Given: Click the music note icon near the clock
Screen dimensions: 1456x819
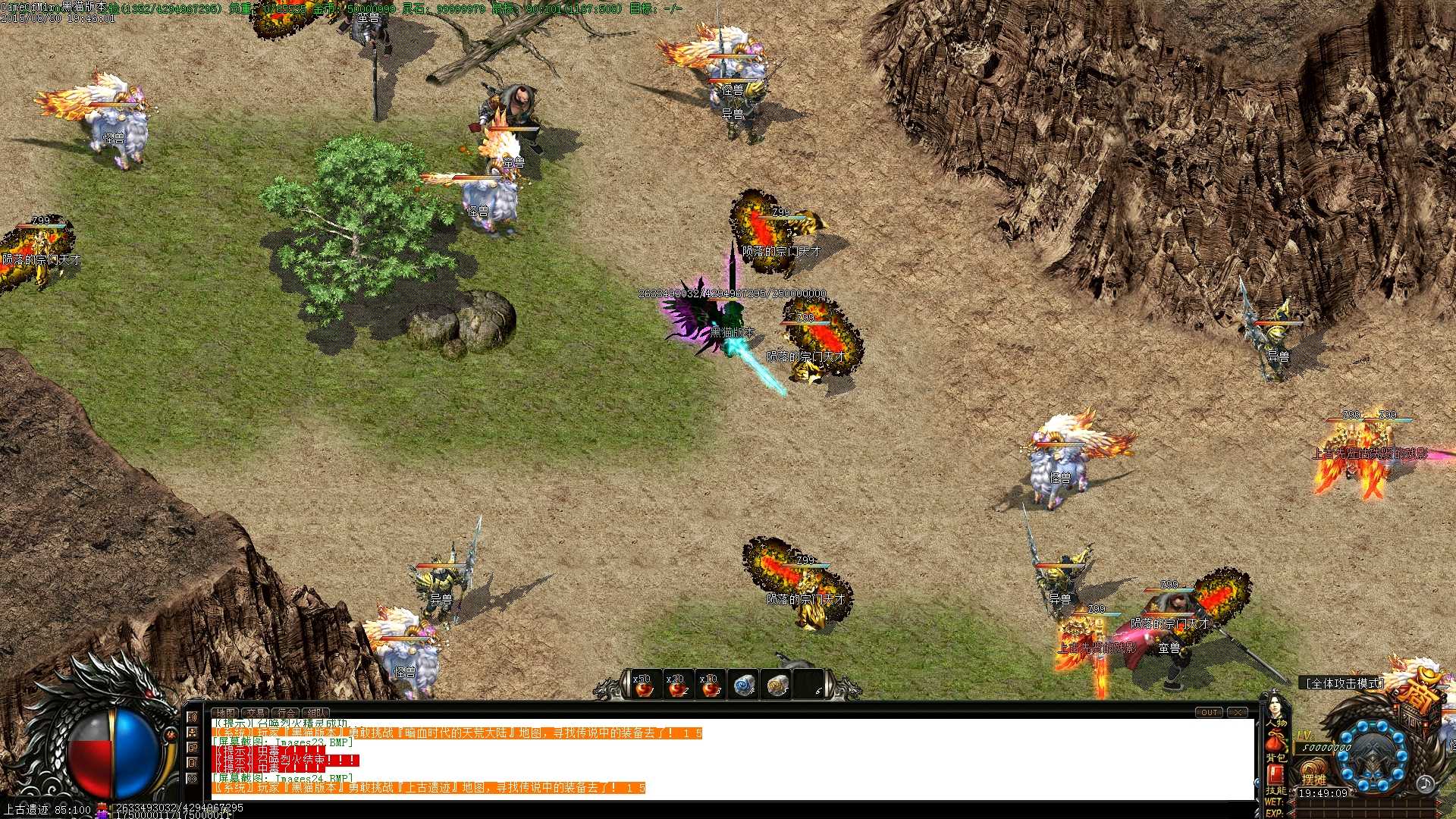Looking at the screenshot, I should click(x=1425, y=786).
